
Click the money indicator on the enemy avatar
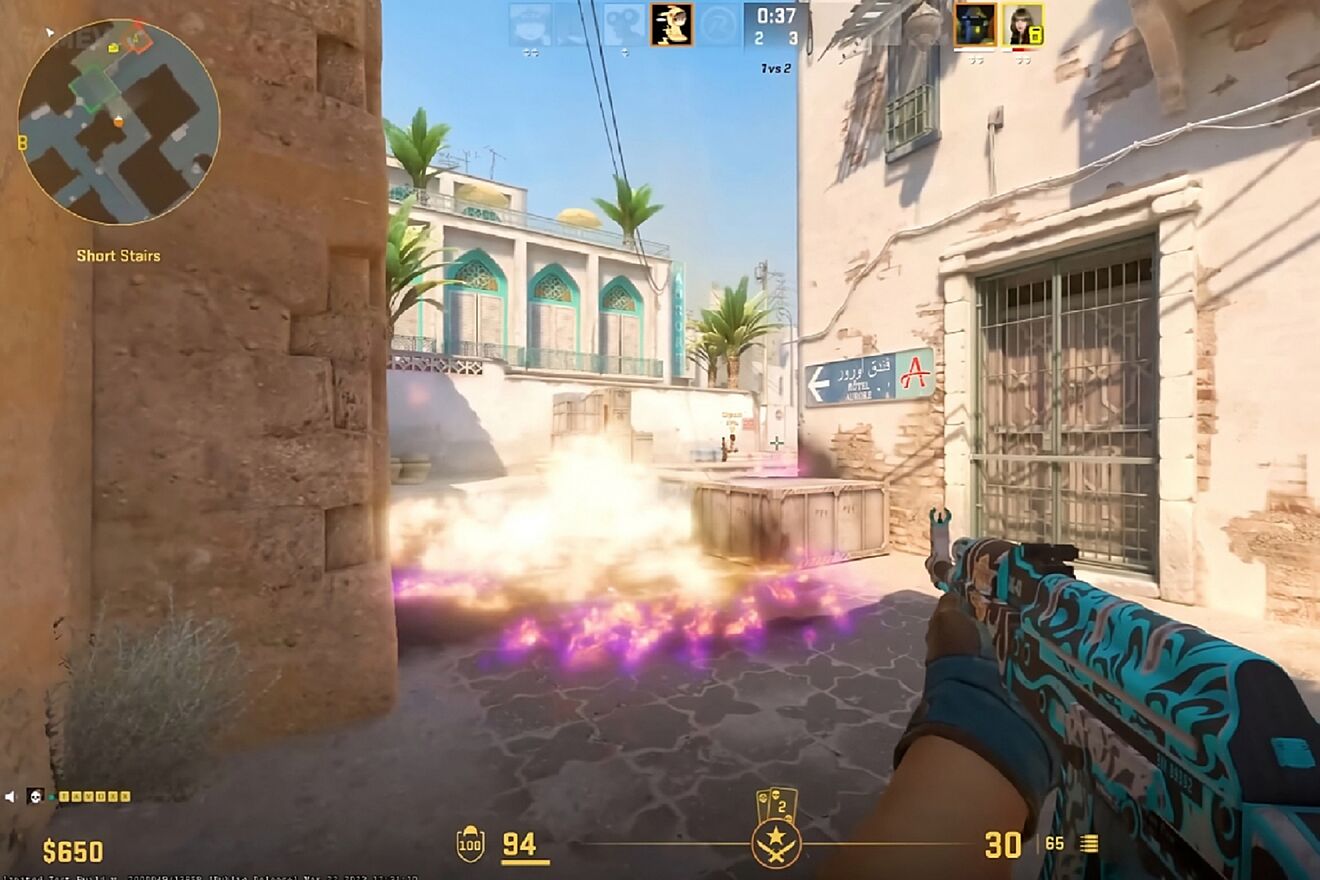[x=1036, y=34]
